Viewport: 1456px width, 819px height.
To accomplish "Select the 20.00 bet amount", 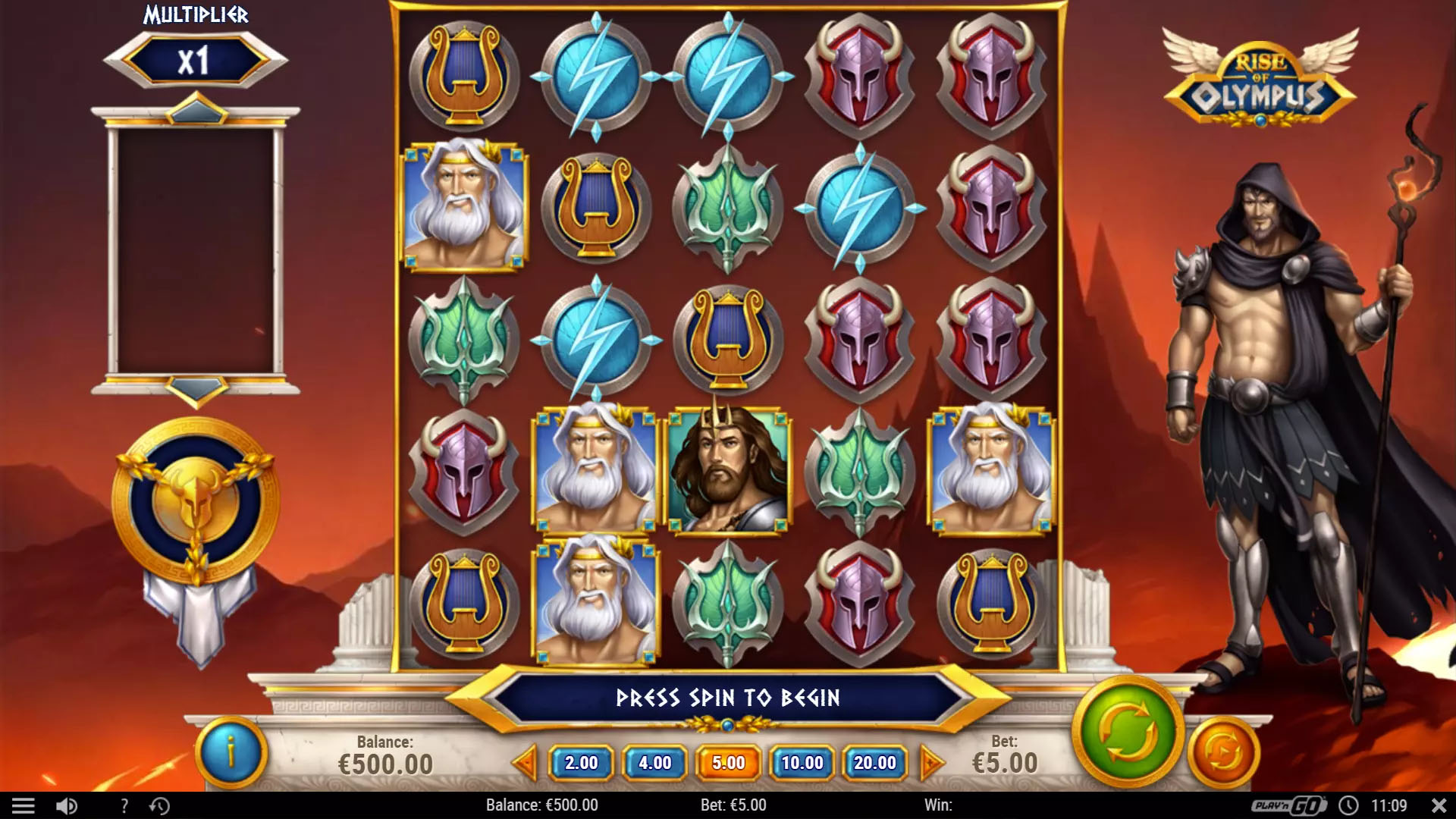I will (875, 763).
